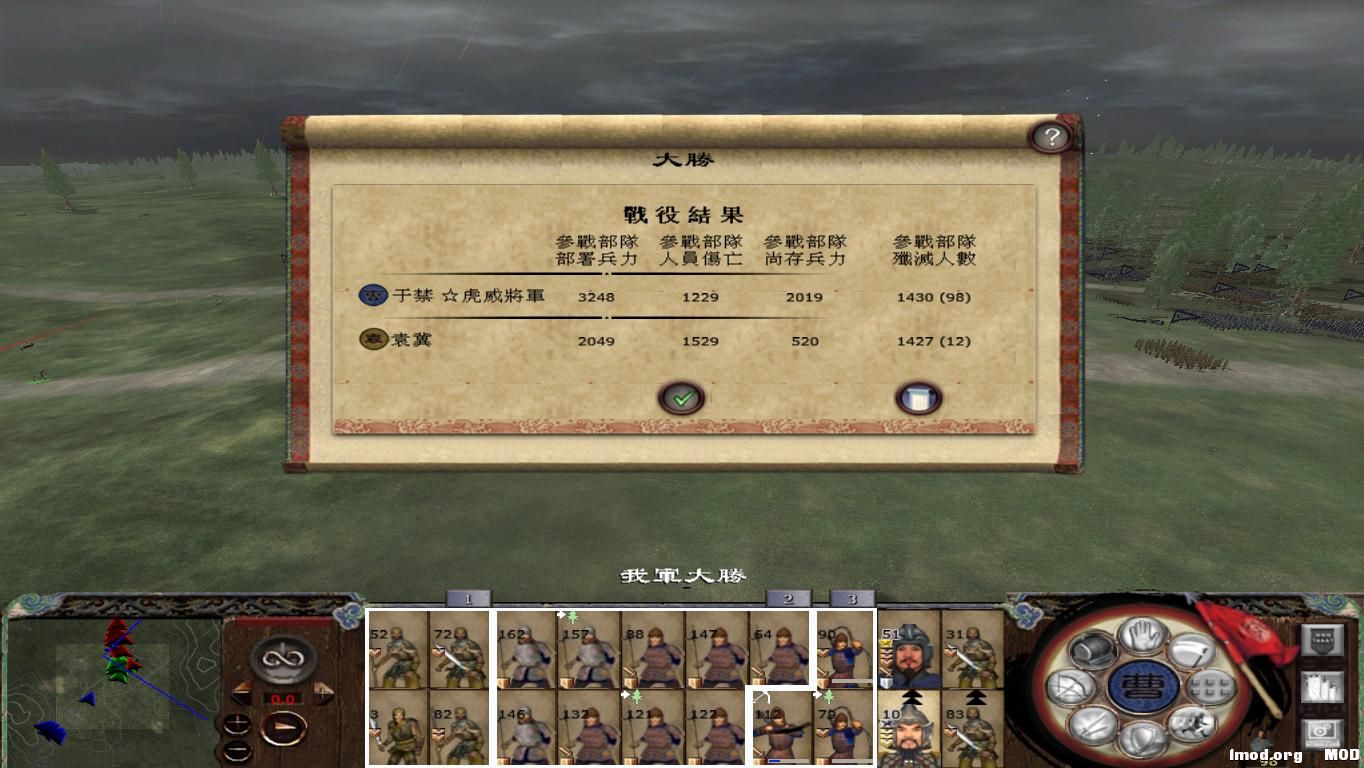This screenshot has height=768, width=1364.
Task: Click the Cao faction emblem at wheel center
Action: point(1141,684)
